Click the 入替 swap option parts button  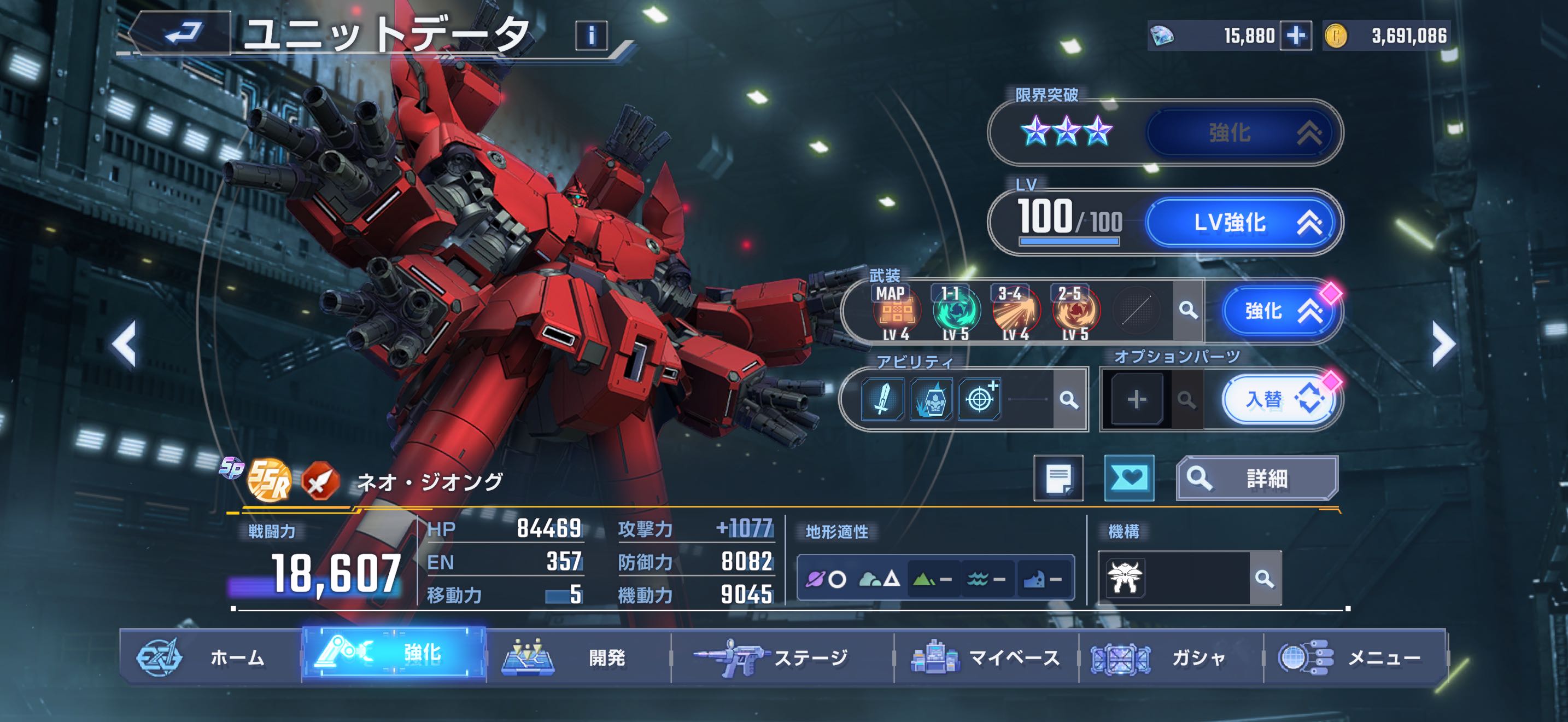[1278, 400]
